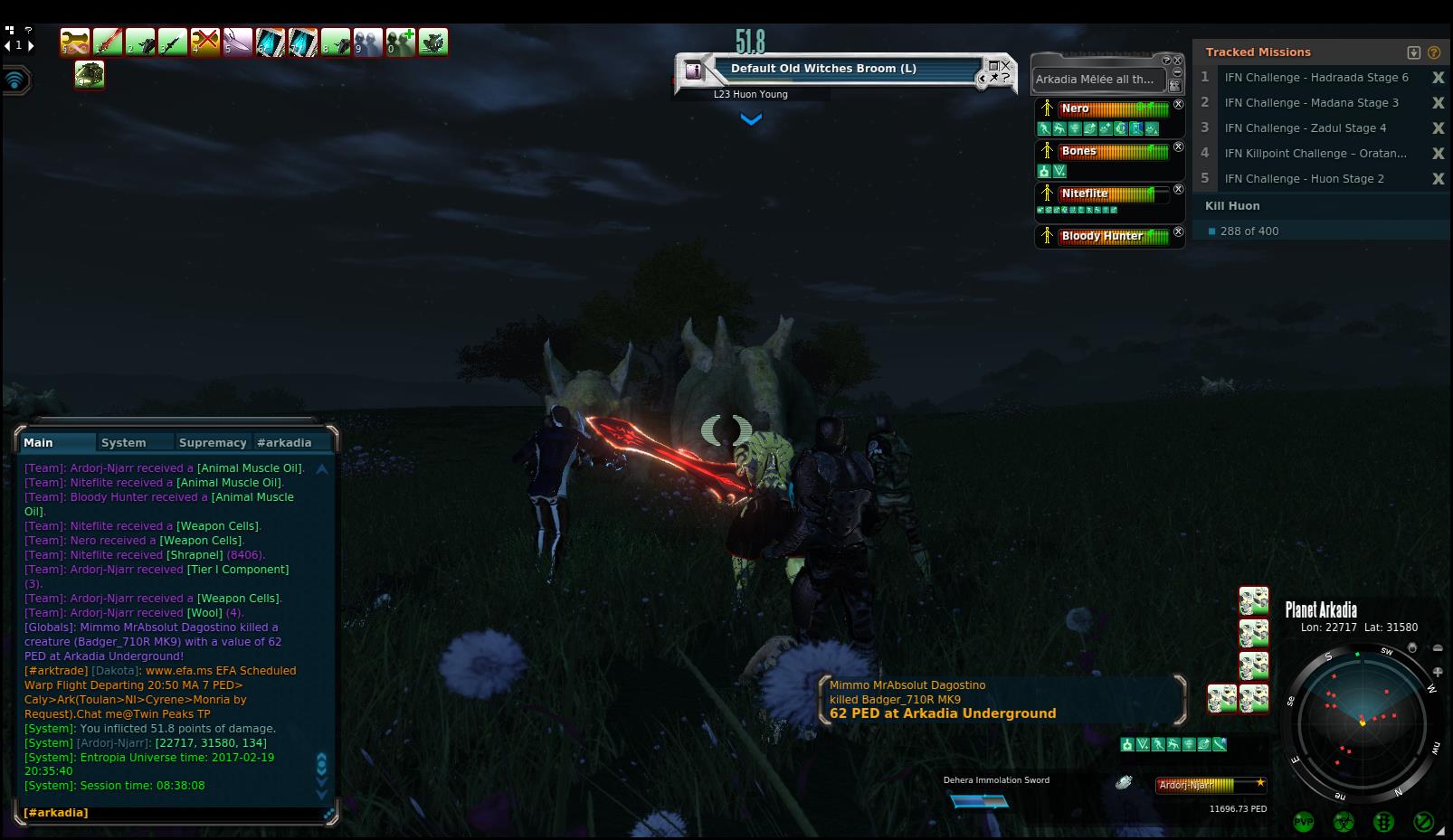Zoom in the radar with plus button
Image resolution: width=1453 pixels, height=840 pixels.
(x=1439, y=672)
